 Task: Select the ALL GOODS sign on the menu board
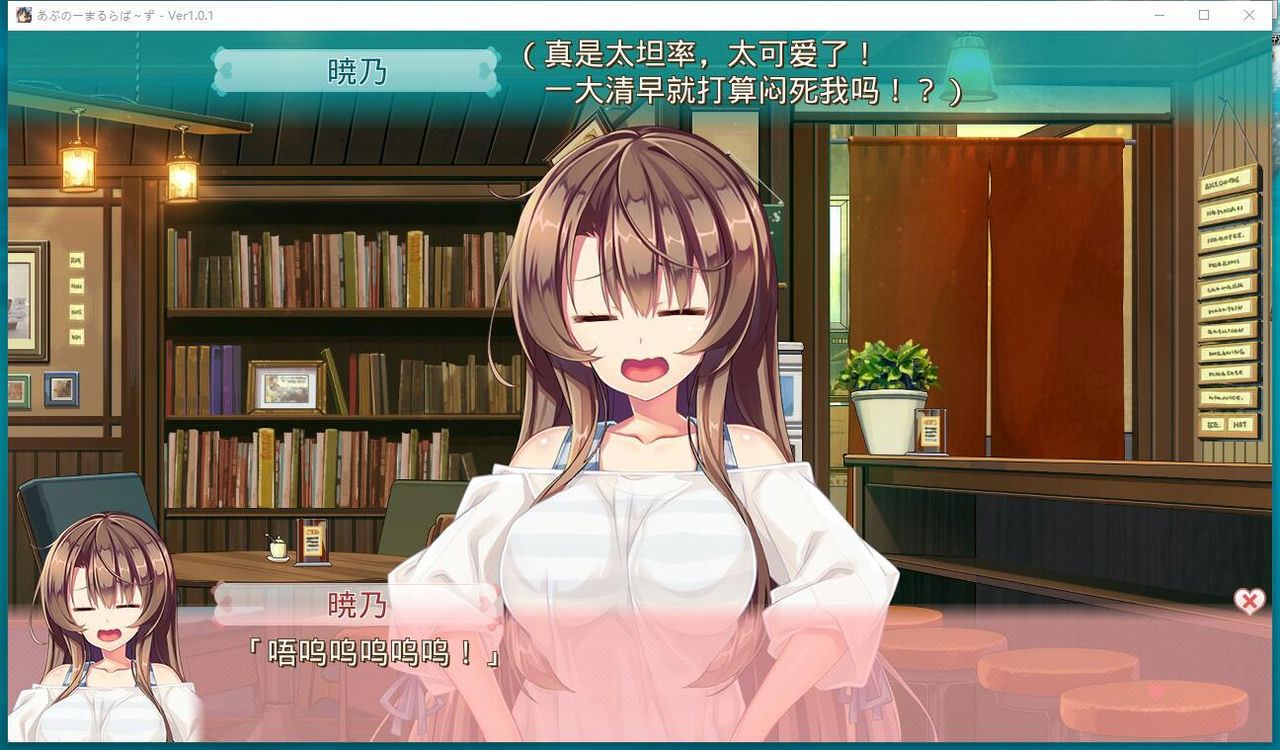1225,182
